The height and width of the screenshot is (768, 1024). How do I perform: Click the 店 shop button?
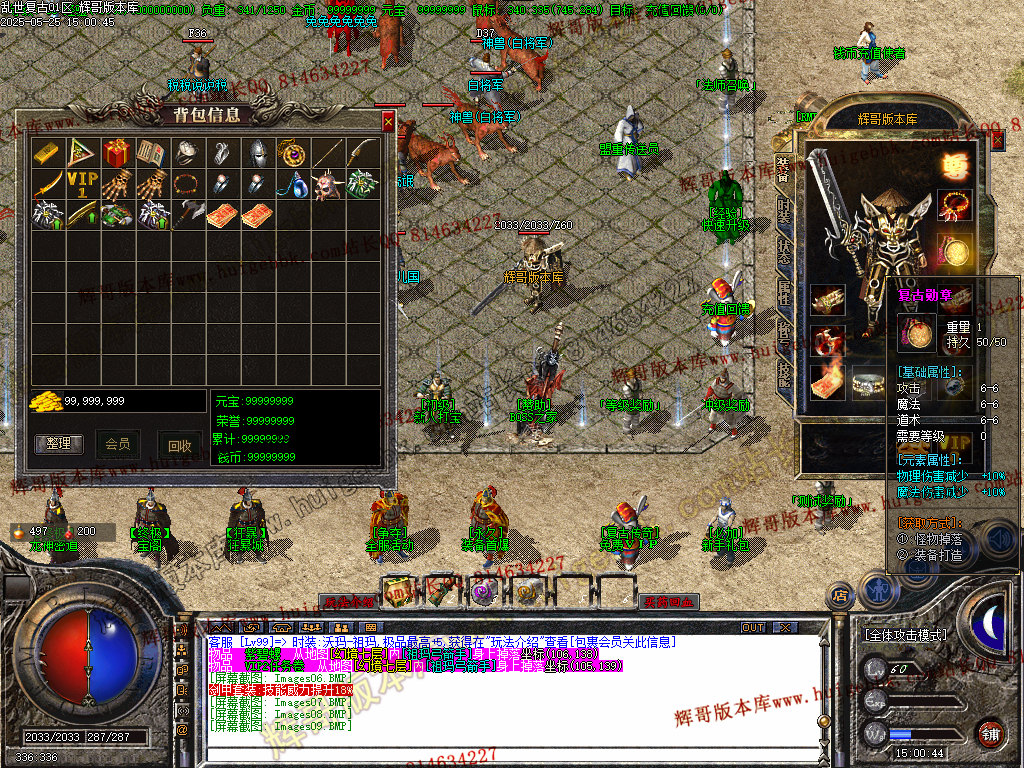point(841,596)
